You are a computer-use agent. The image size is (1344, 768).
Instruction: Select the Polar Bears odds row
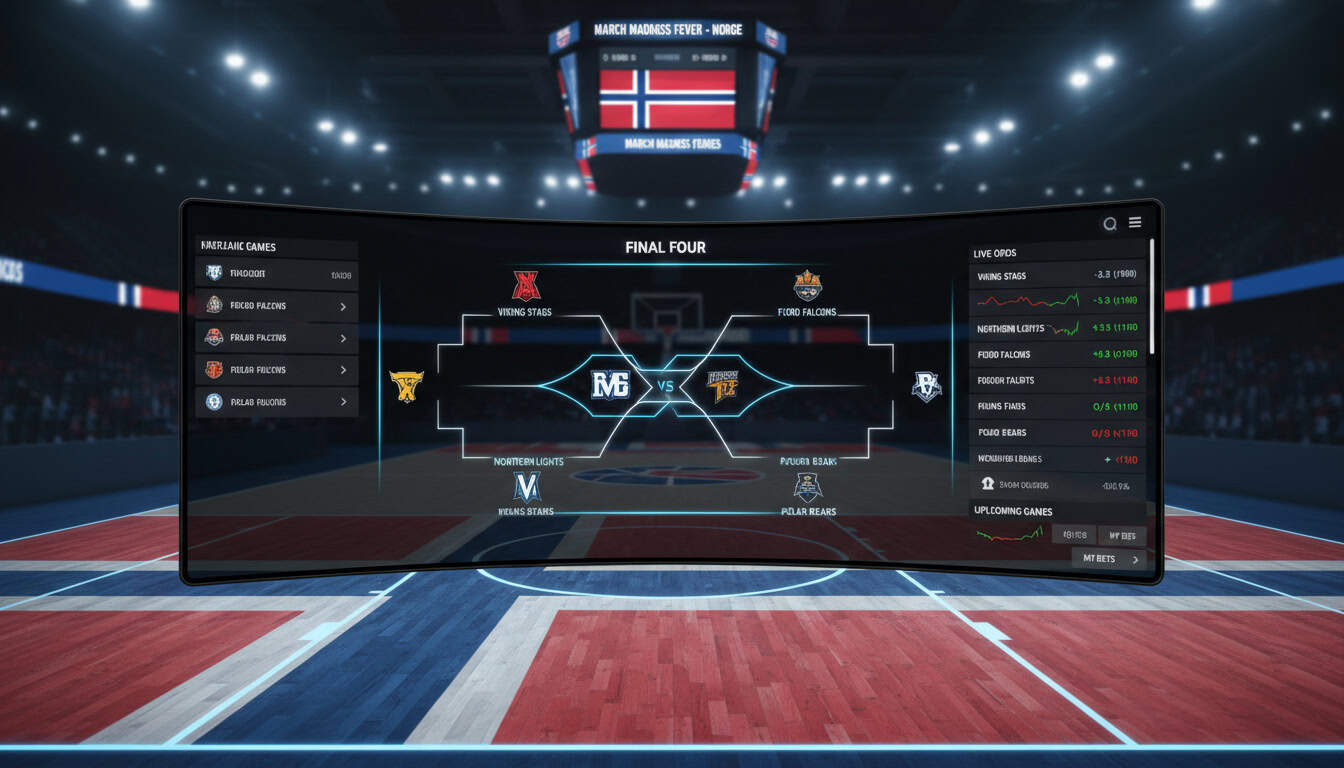1057,433
